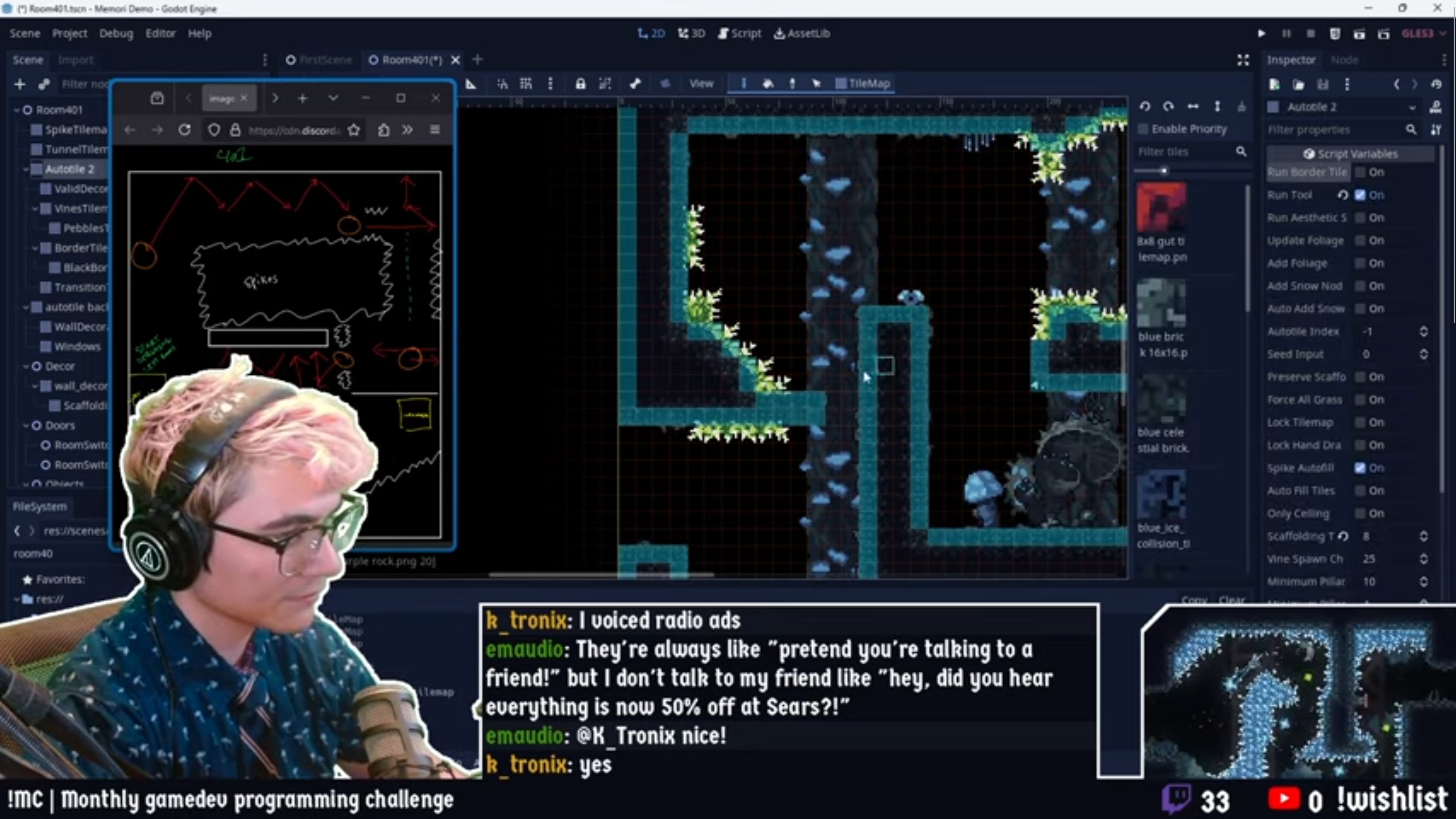Open the AssetLib workspace
Image resolution: width=1456 pixels, height=819 pixels.
[x=802, y=34]
